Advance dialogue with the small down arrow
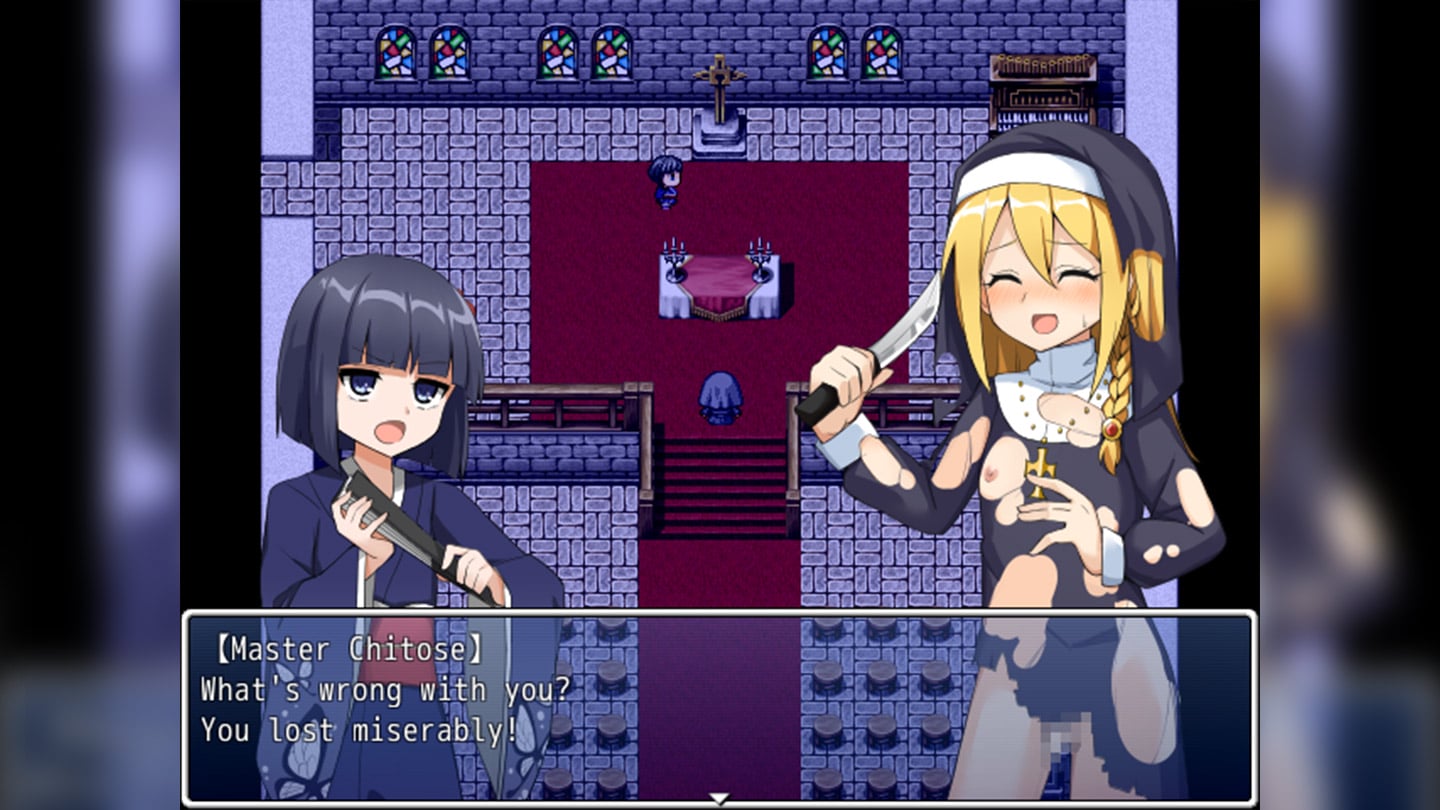This screenshot has width=1440, height=810. coord(718,798)
